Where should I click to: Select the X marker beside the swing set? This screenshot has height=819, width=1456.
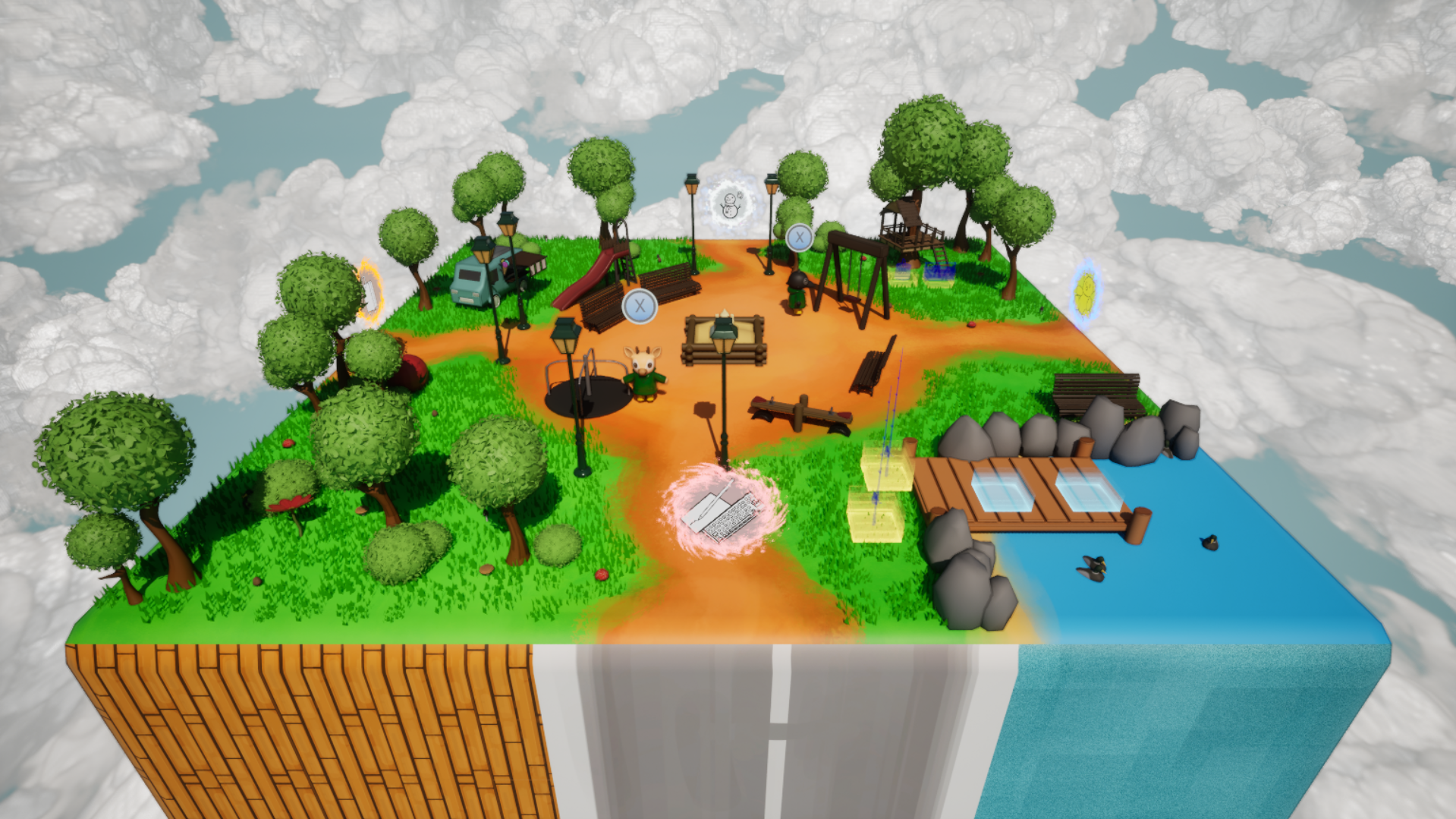click(x=797, y=238)
